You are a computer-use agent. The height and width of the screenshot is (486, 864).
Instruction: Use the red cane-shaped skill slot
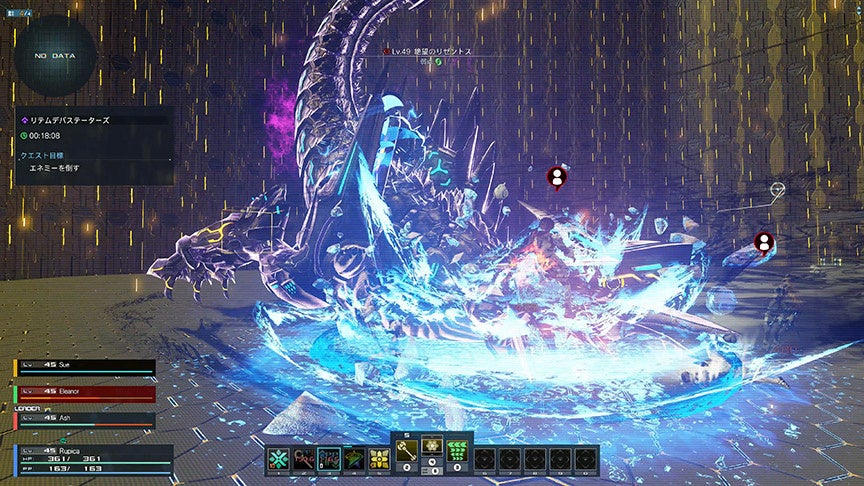[304, 459]
